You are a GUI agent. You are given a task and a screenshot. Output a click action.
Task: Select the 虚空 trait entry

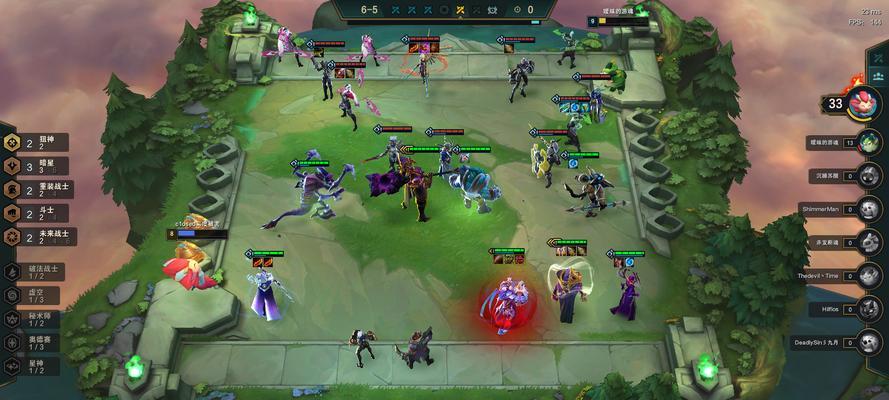[x=30, y=296]
